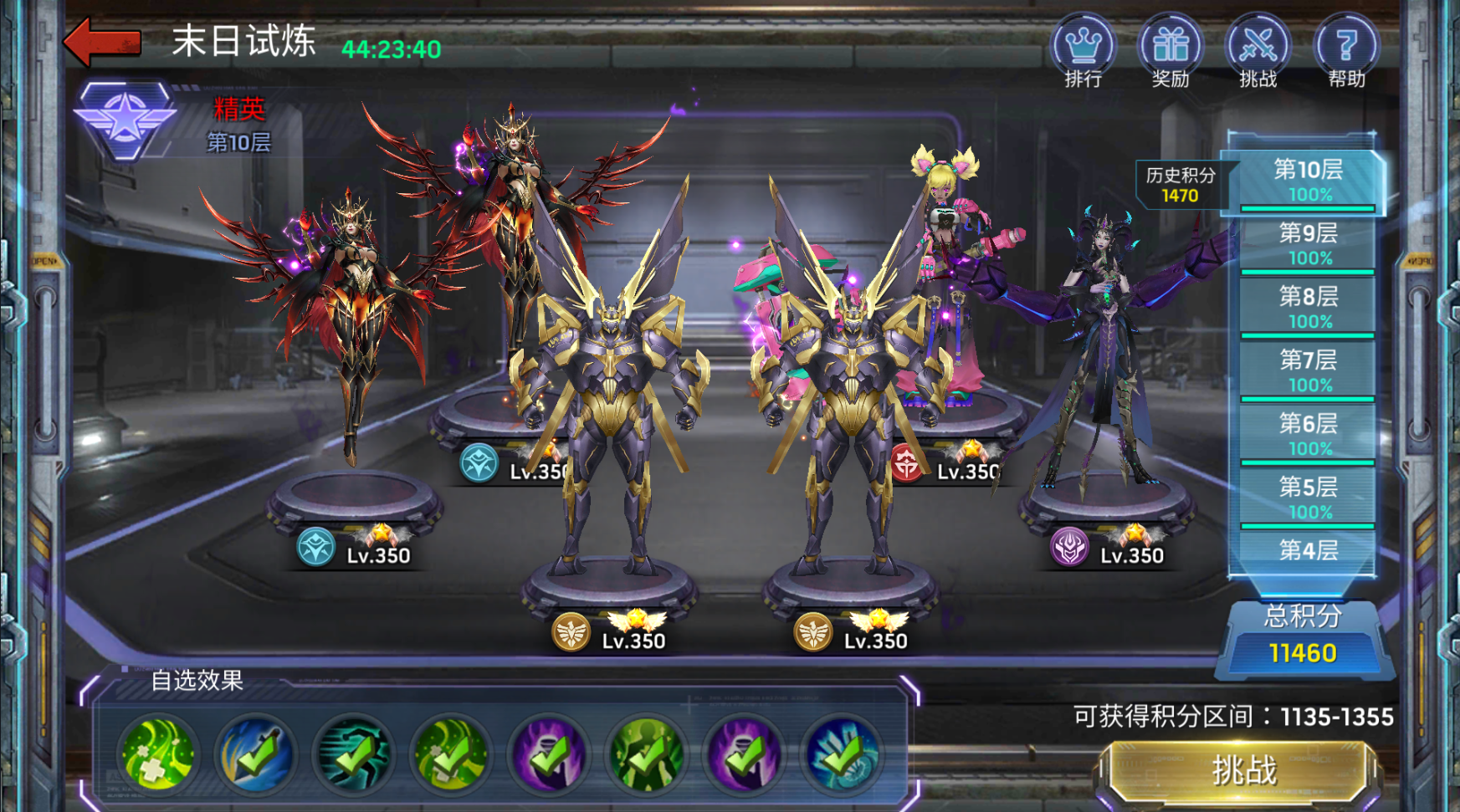Switch to the 第9层 floor
This screenshot has height=812, width=1460.
point(1307,243)
